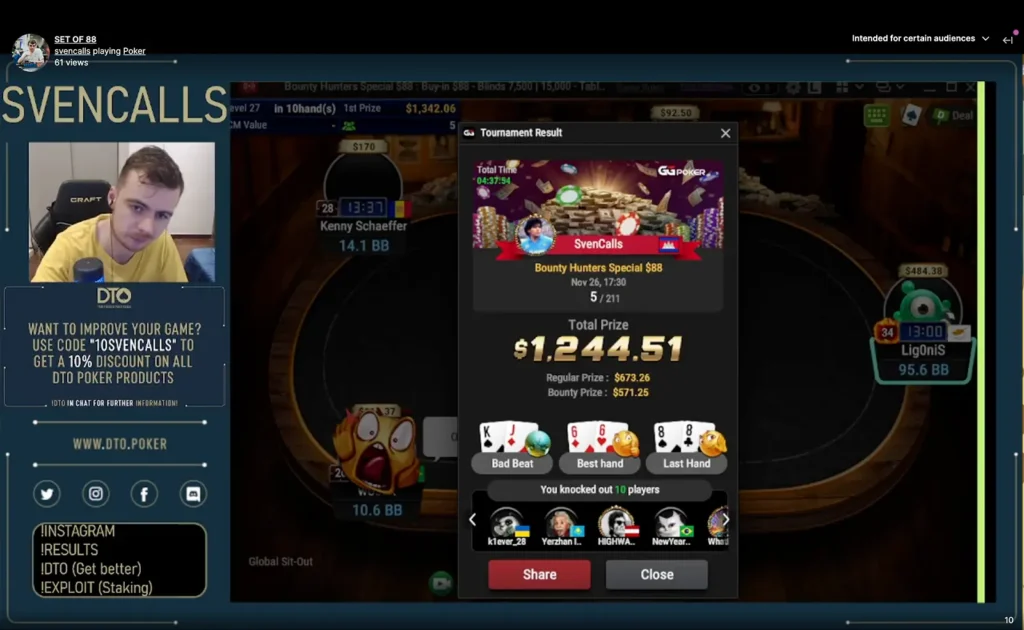
Task: Close the Tournament Result dialog with Close button
Action: point(656,574)
